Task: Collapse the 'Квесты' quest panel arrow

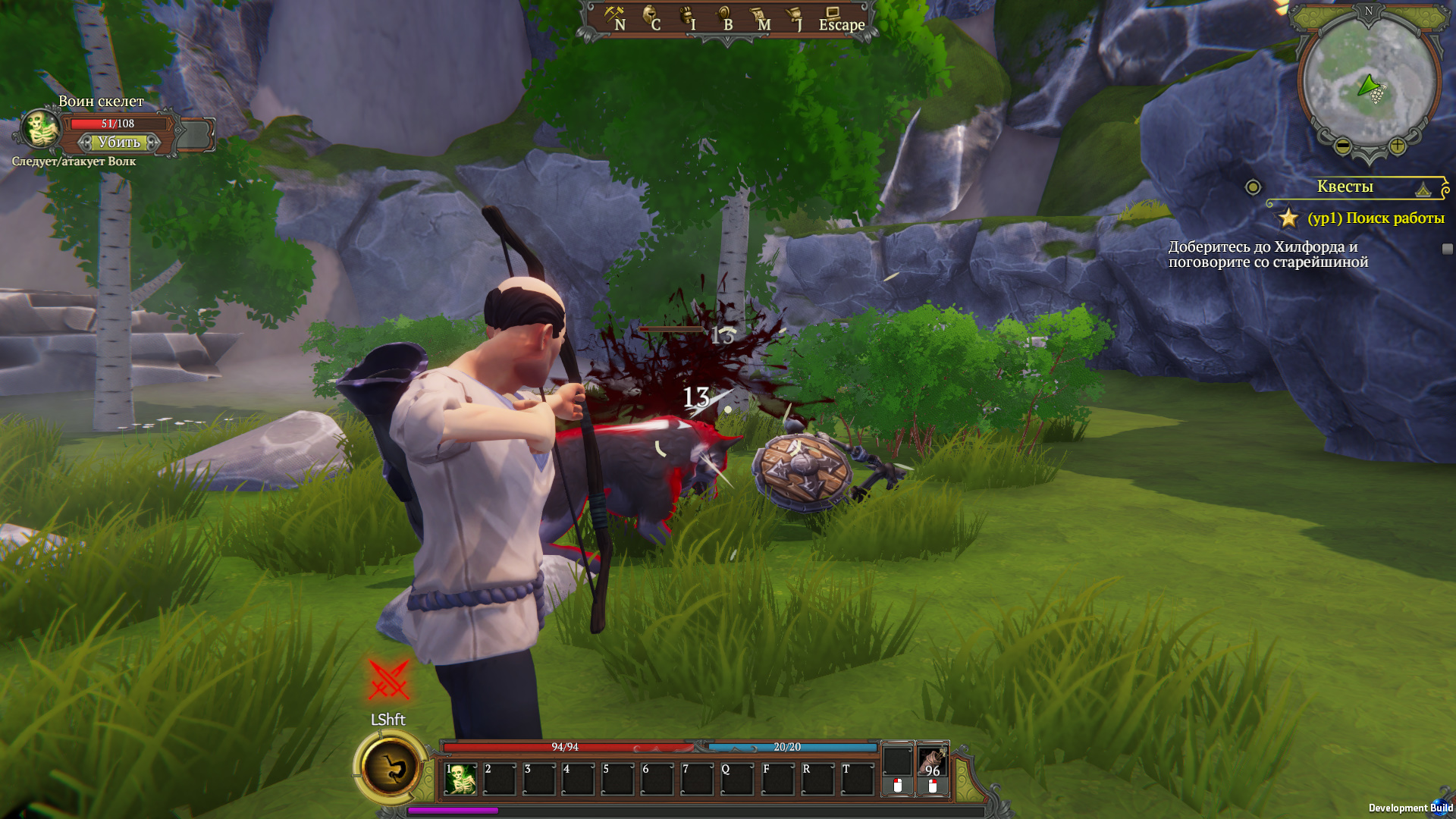Action: 1423,189
